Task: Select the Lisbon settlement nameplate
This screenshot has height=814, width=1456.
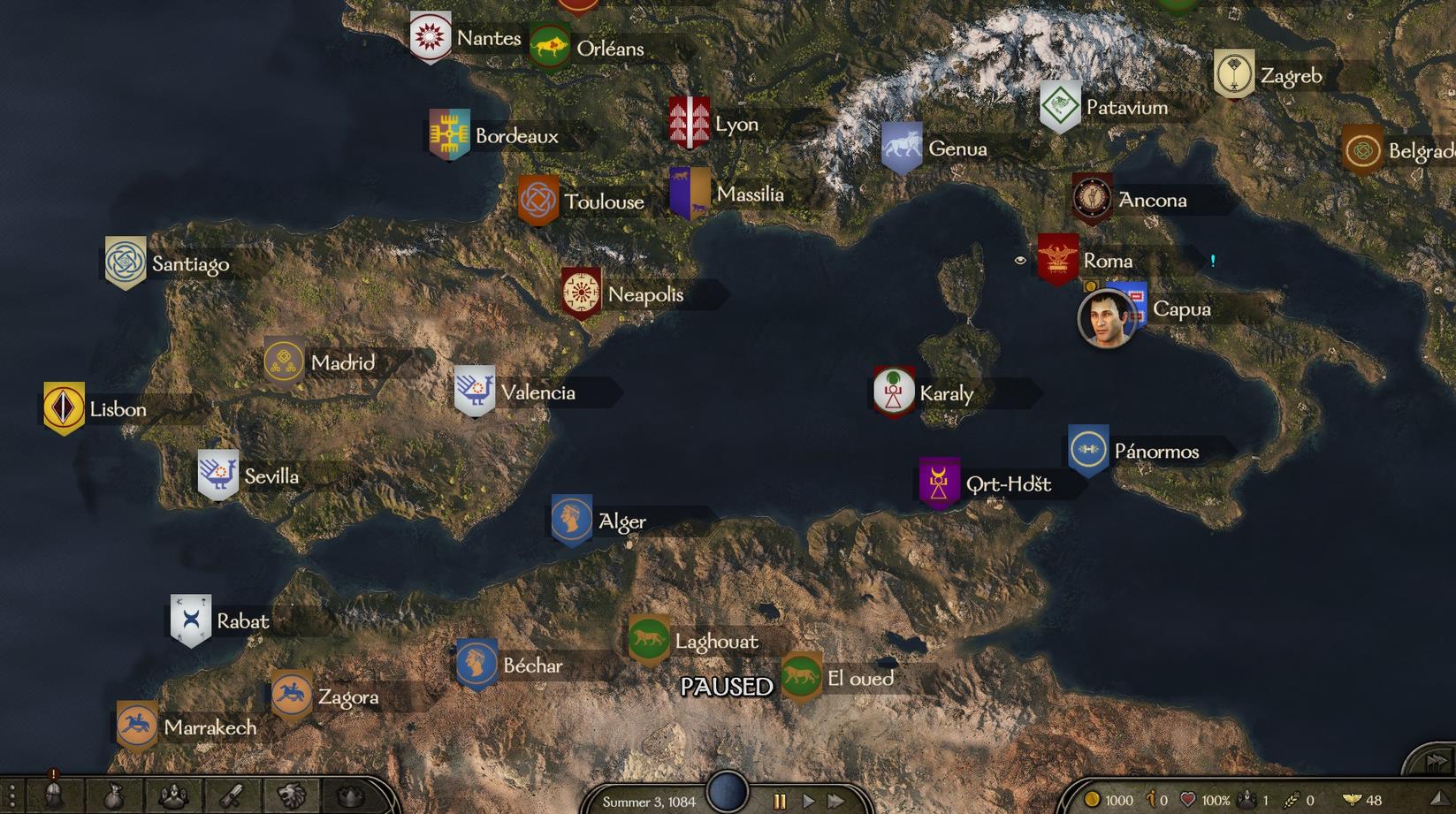Action: (118, 409)
